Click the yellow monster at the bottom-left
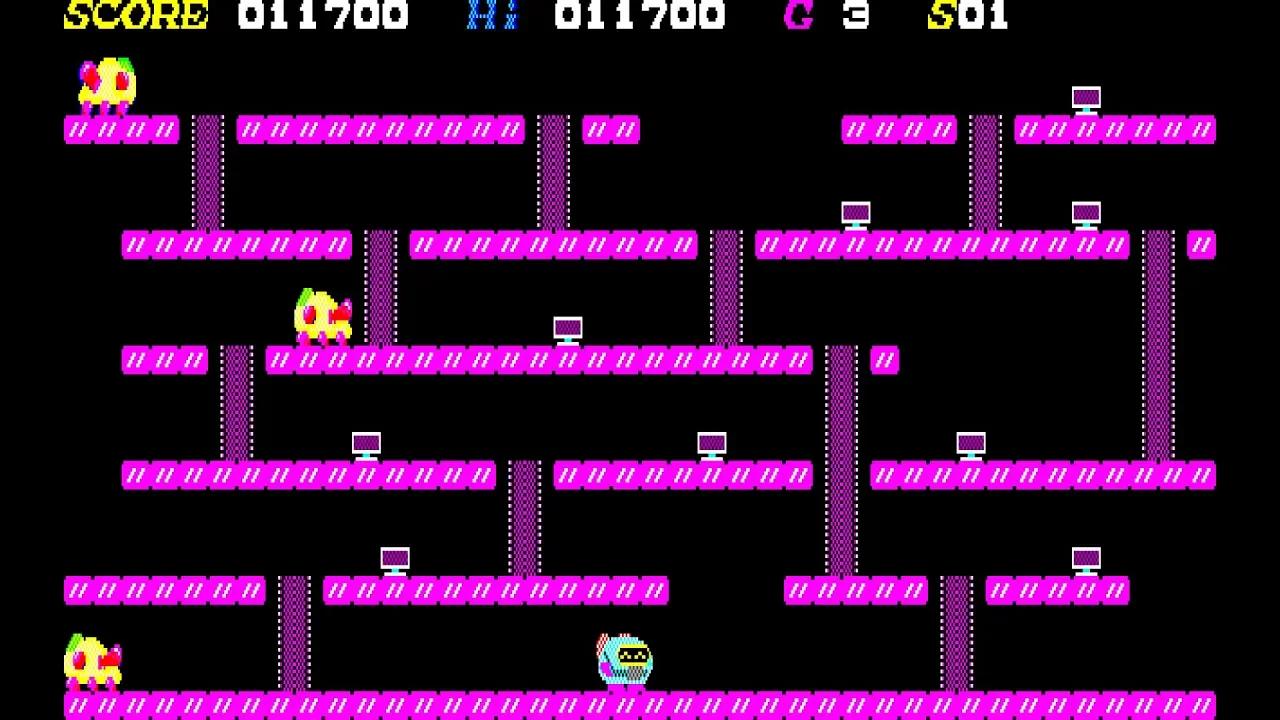This screenshot has height=720, width=1280. (x=92, y=660)
